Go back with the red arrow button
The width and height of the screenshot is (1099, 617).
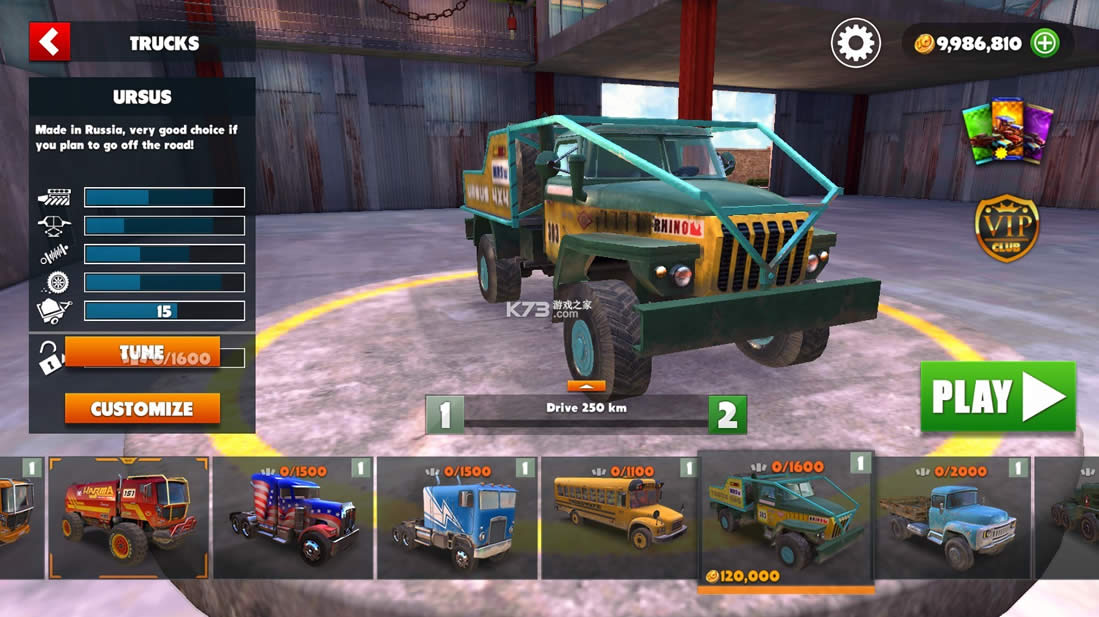[x=49, y=42]
